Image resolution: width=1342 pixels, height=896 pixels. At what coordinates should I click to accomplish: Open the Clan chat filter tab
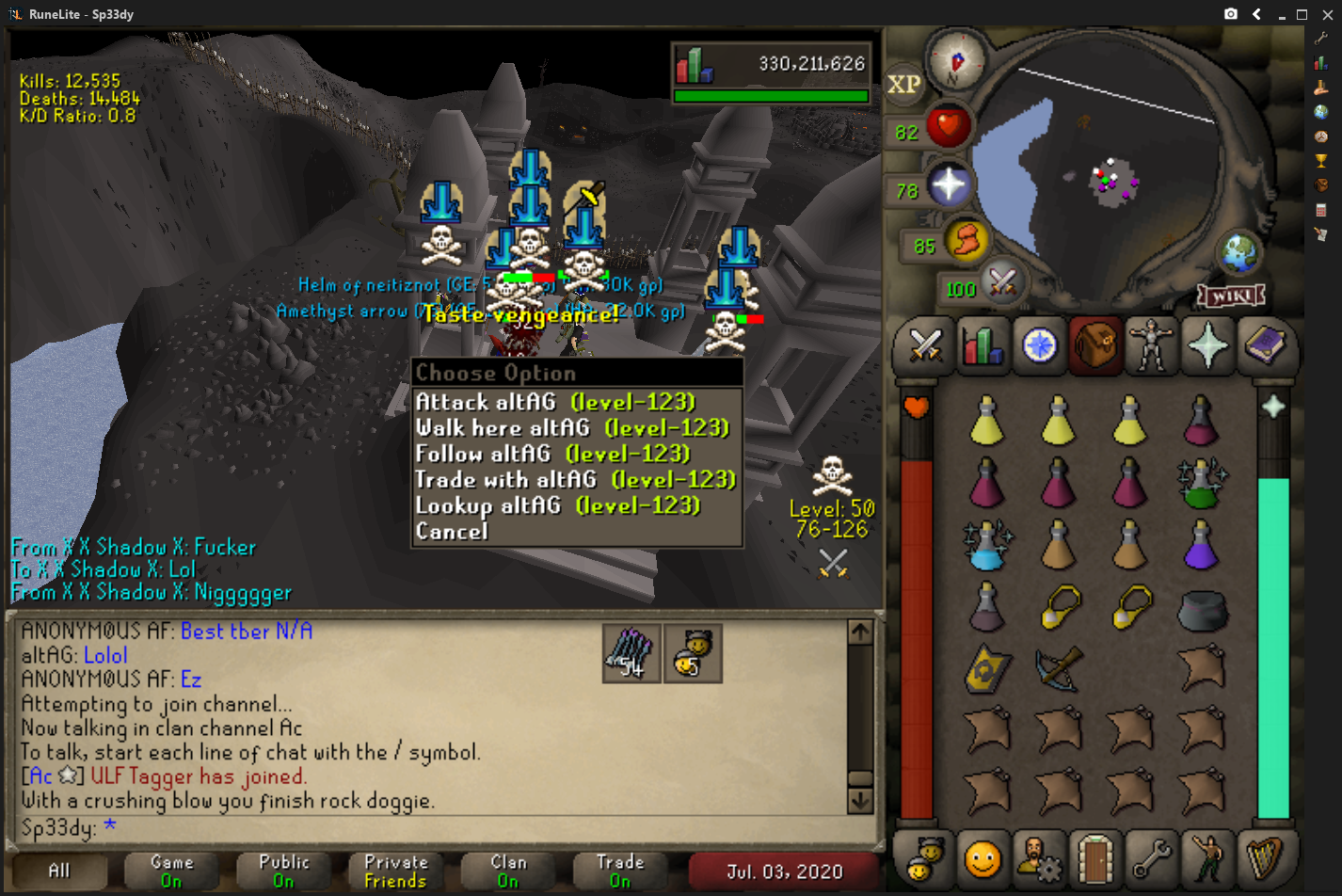(508, 871)
